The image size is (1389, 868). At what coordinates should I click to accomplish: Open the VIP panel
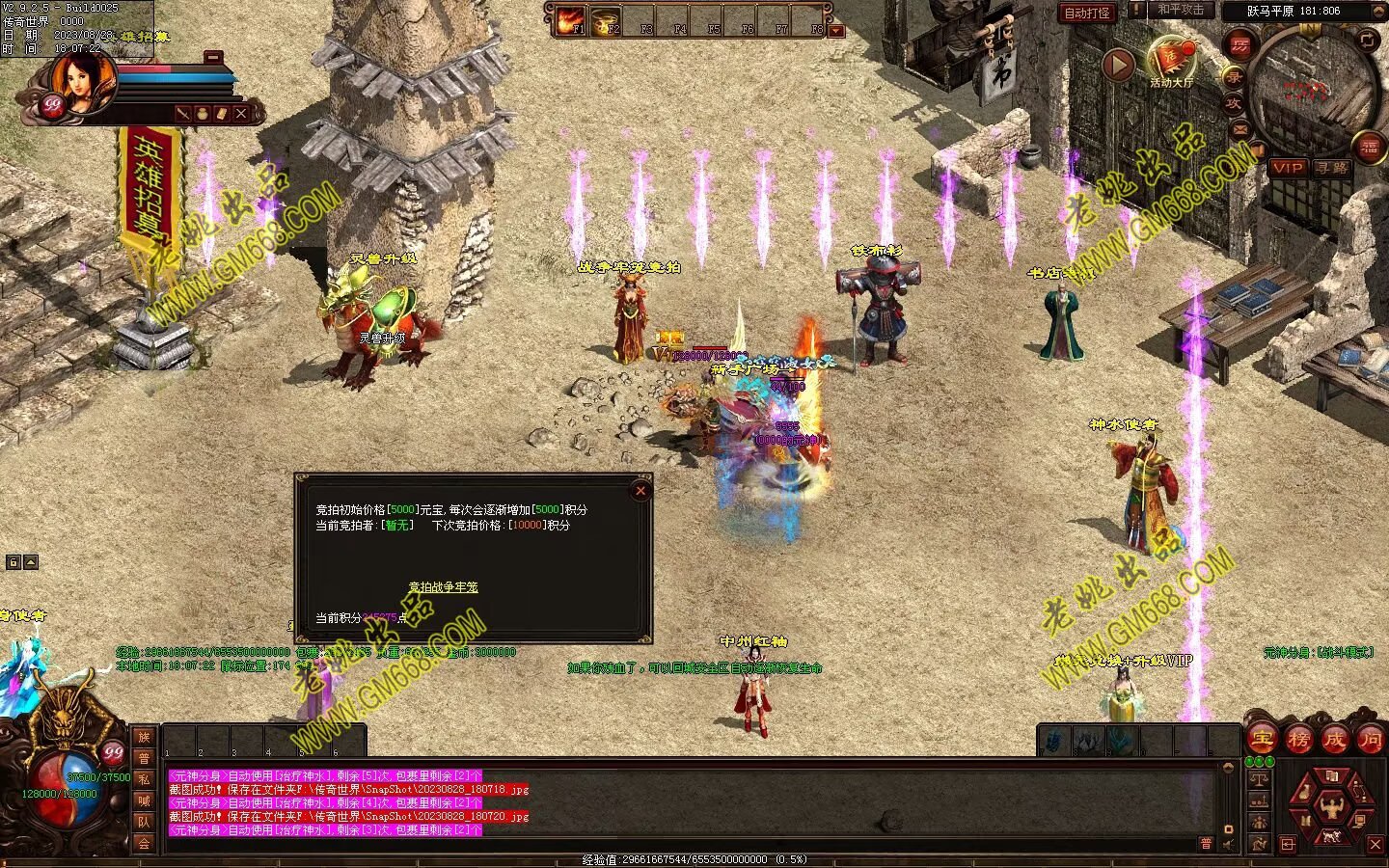(x=1287, y=168)
